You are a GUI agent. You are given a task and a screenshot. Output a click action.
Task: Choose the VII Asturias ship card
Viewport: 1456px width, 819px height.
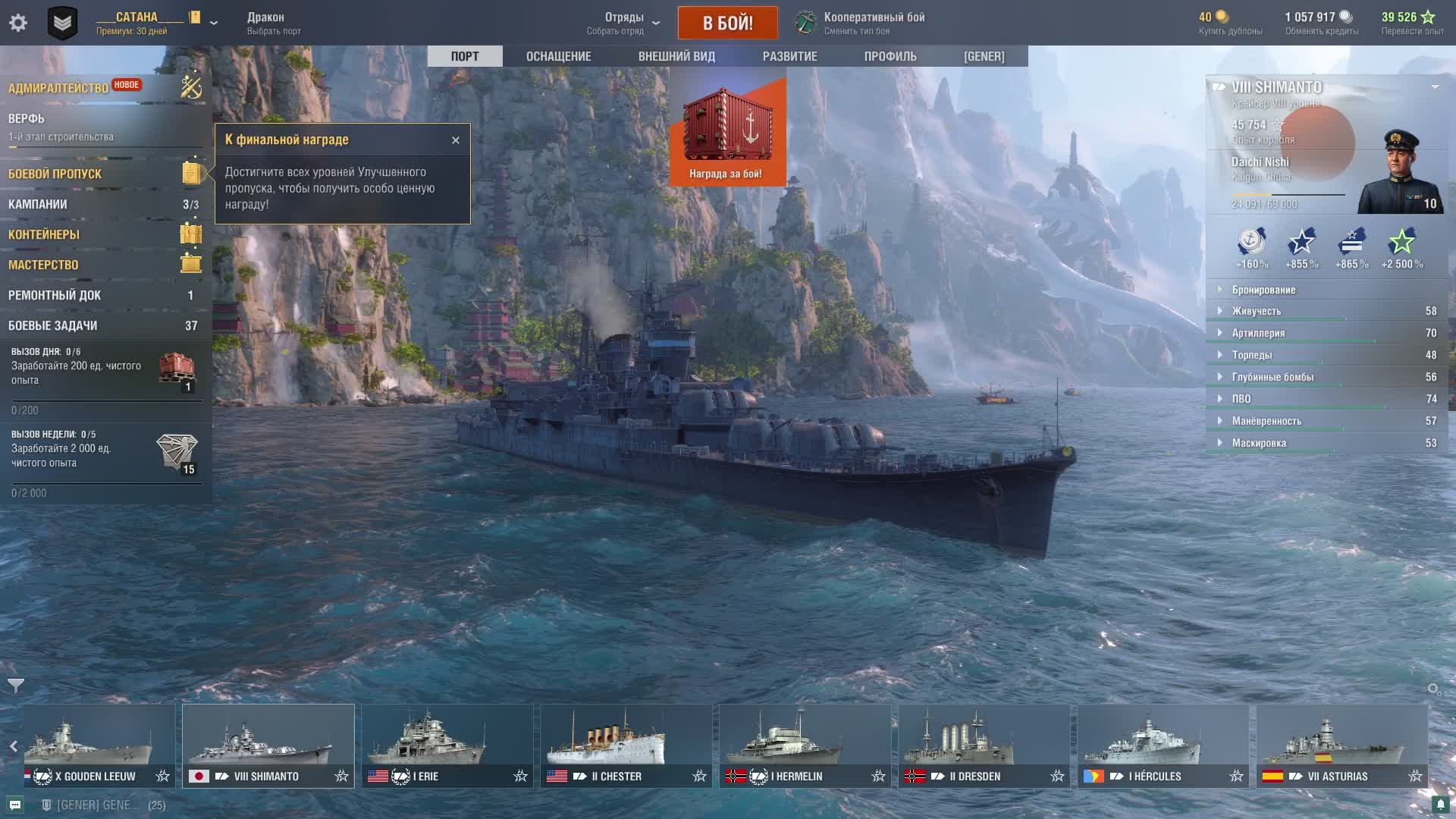[x=1341, y=746]
